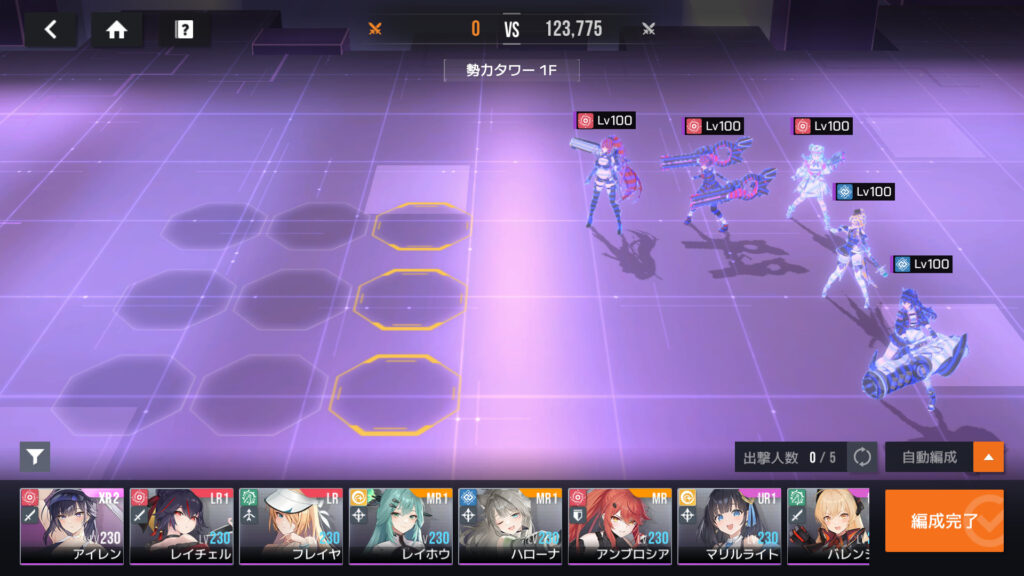Open the character filter
This screenshot has height=576, width=1024.
(x=35, y=457)
